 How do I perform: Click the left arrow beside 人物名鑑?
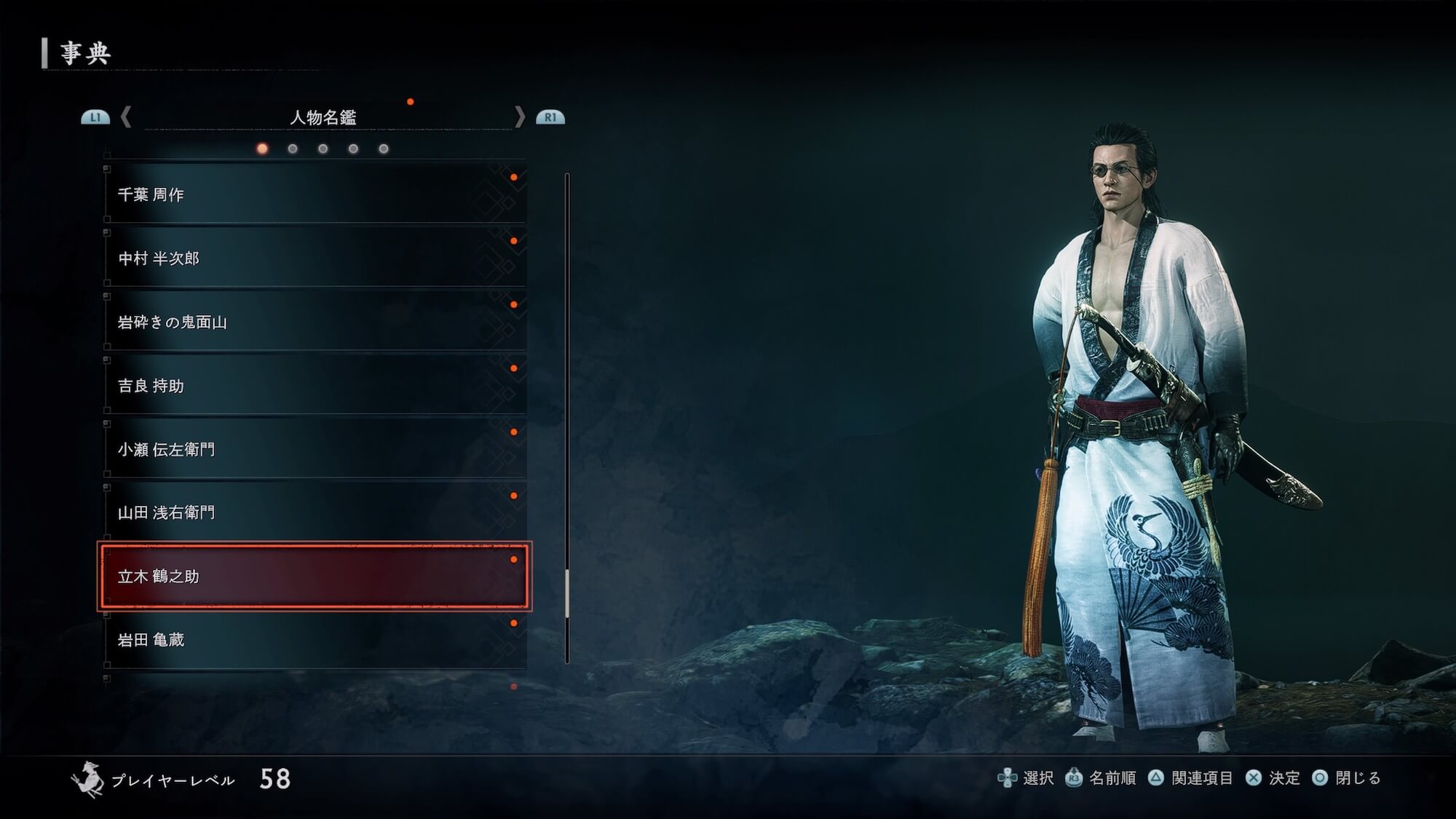click(126, 116)
